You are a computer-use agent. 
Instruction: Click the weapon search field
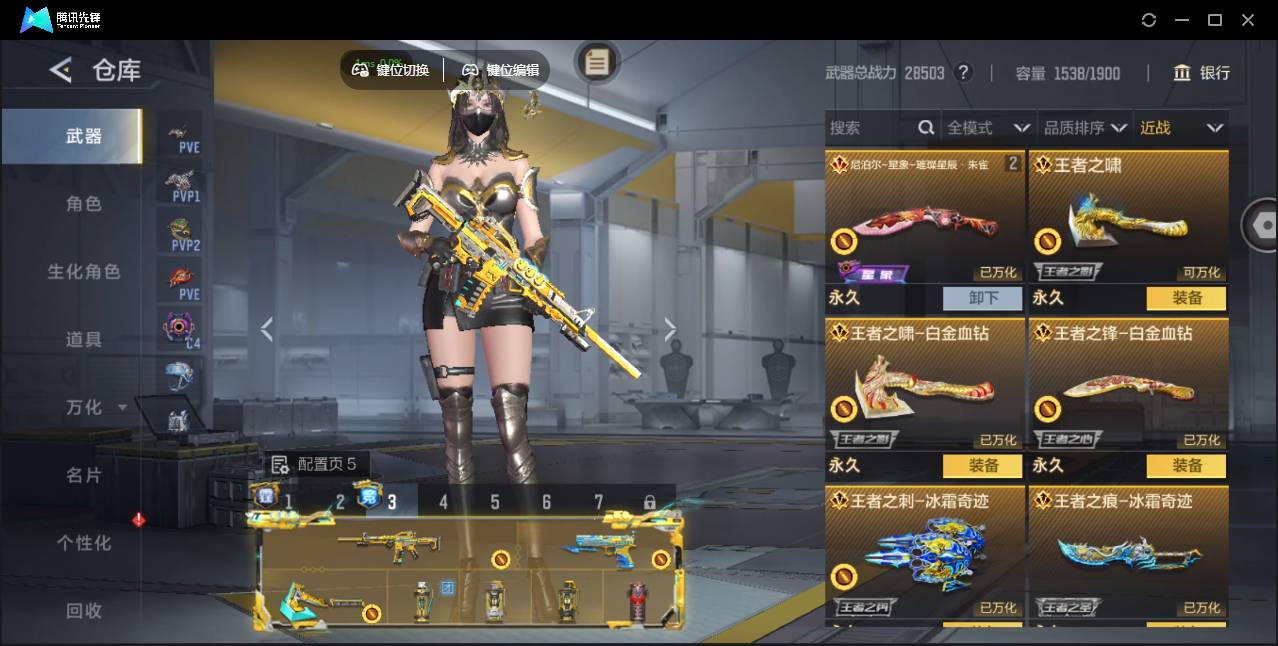pyautogui.click(x=870, y=128)
